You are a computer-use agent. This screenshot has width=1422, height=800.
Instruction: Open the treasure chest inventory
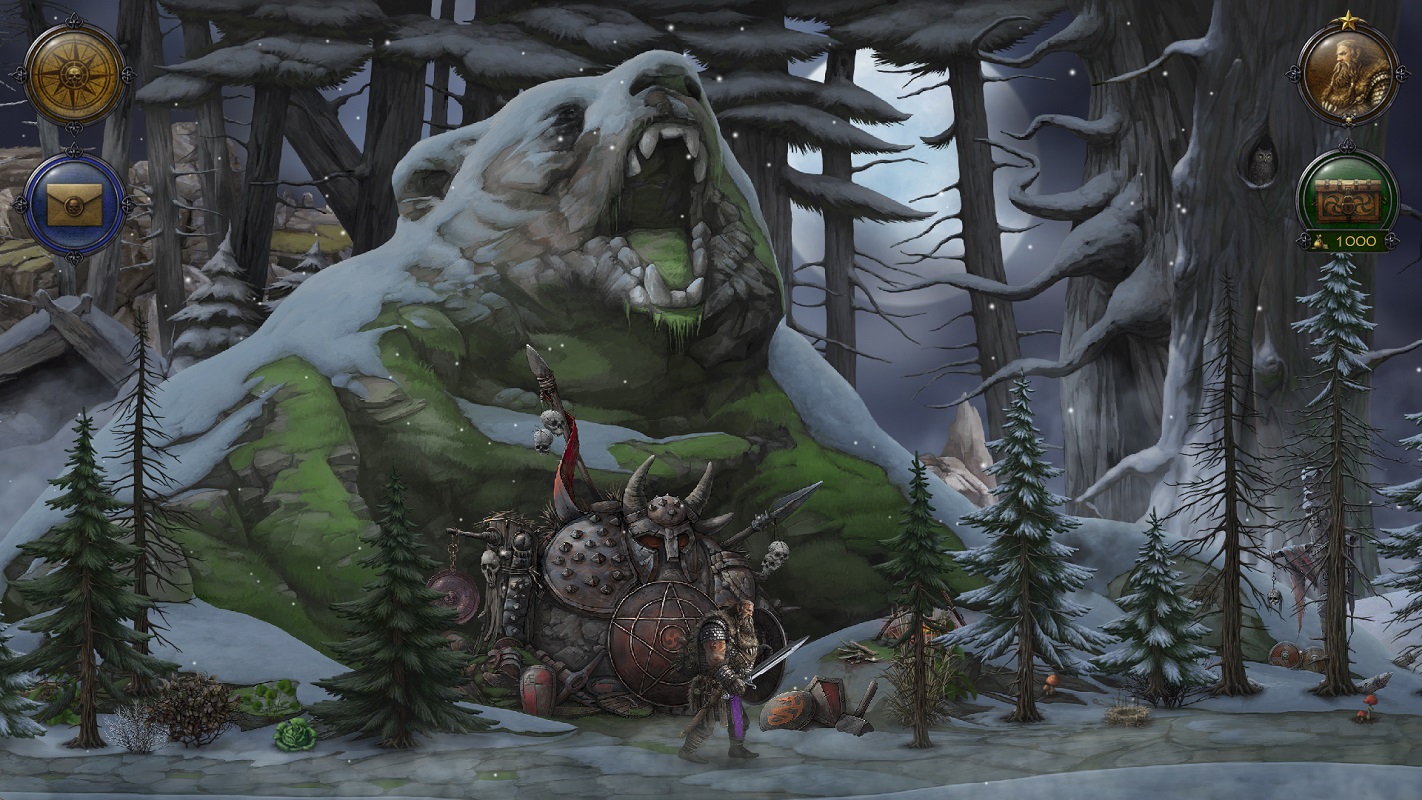[x=1347, y=194]
